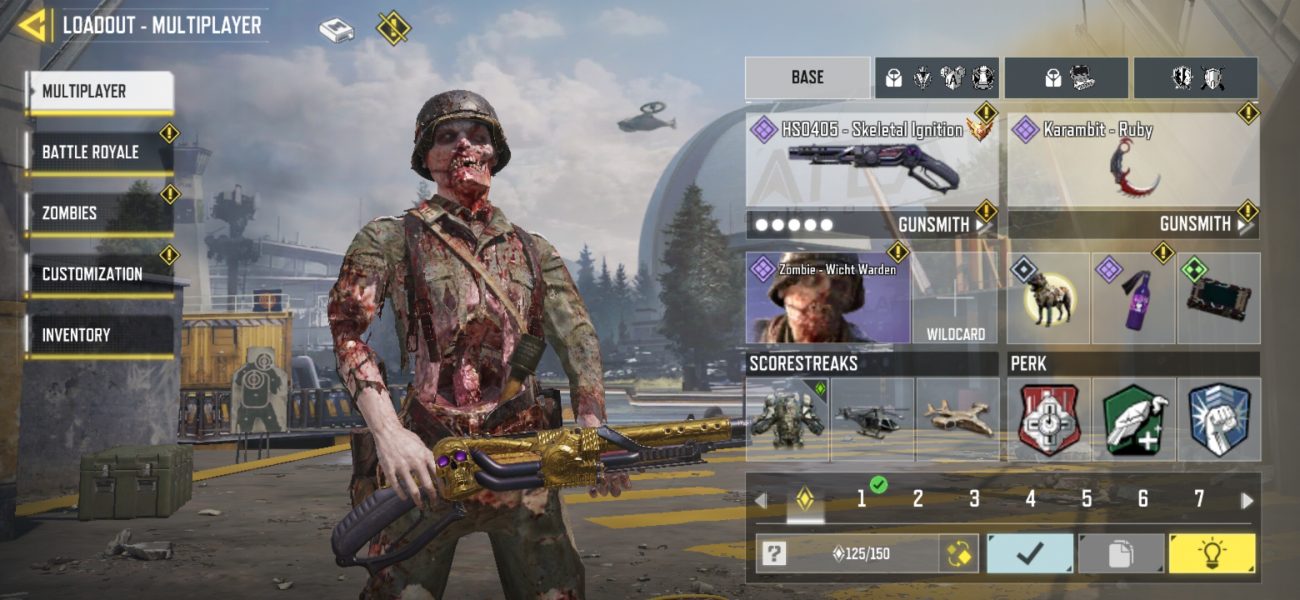Choose loadout number 4
This screenshot has width=1300, height=600.
point(1030,499)
